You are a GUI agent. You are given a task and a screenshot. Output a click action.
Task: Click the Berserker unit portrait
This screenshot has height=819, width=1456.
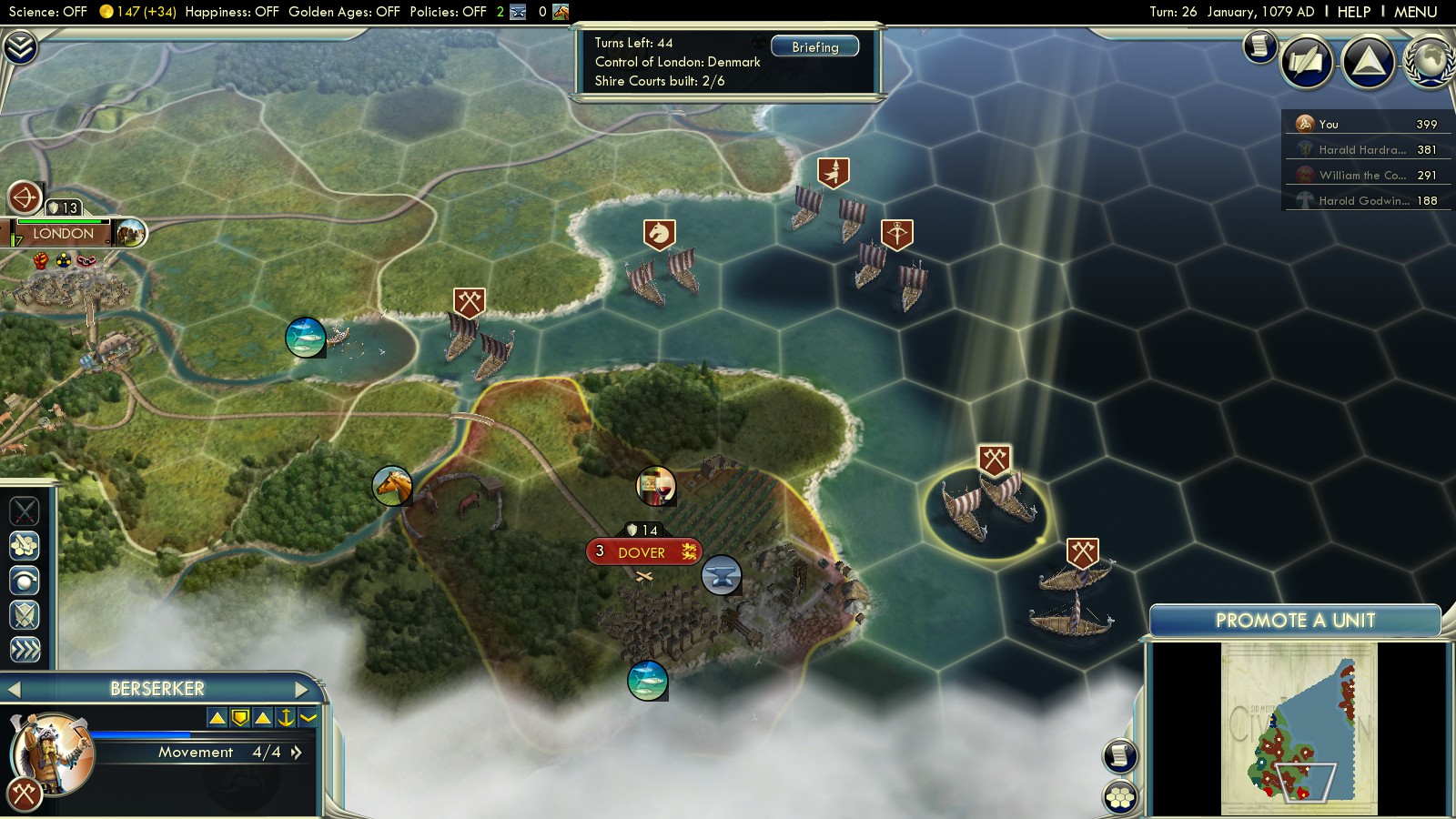(x=52, y=753)
